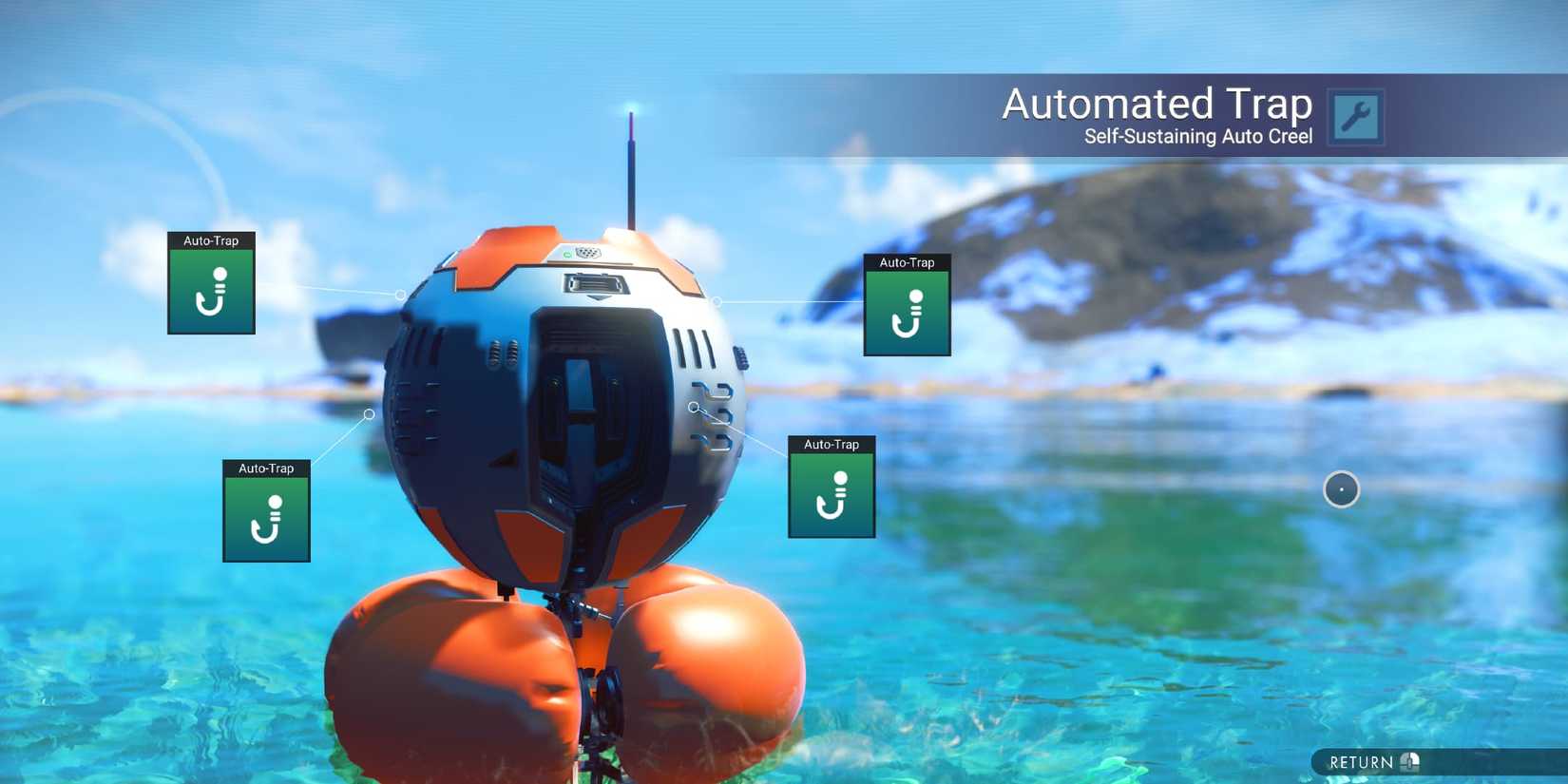Click the Self-Sustaining Auto Creel subtitle
This screenshot has width=1568, height=784.
coord(1197,137)
